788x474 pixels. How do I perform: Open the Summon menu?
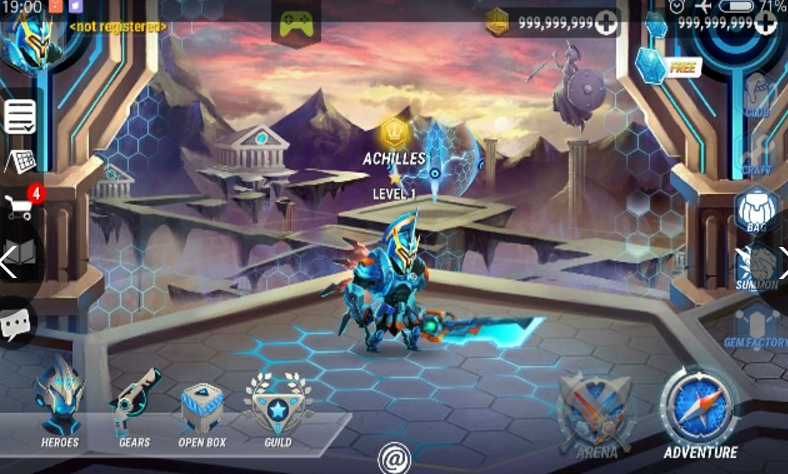coord(758,267)
